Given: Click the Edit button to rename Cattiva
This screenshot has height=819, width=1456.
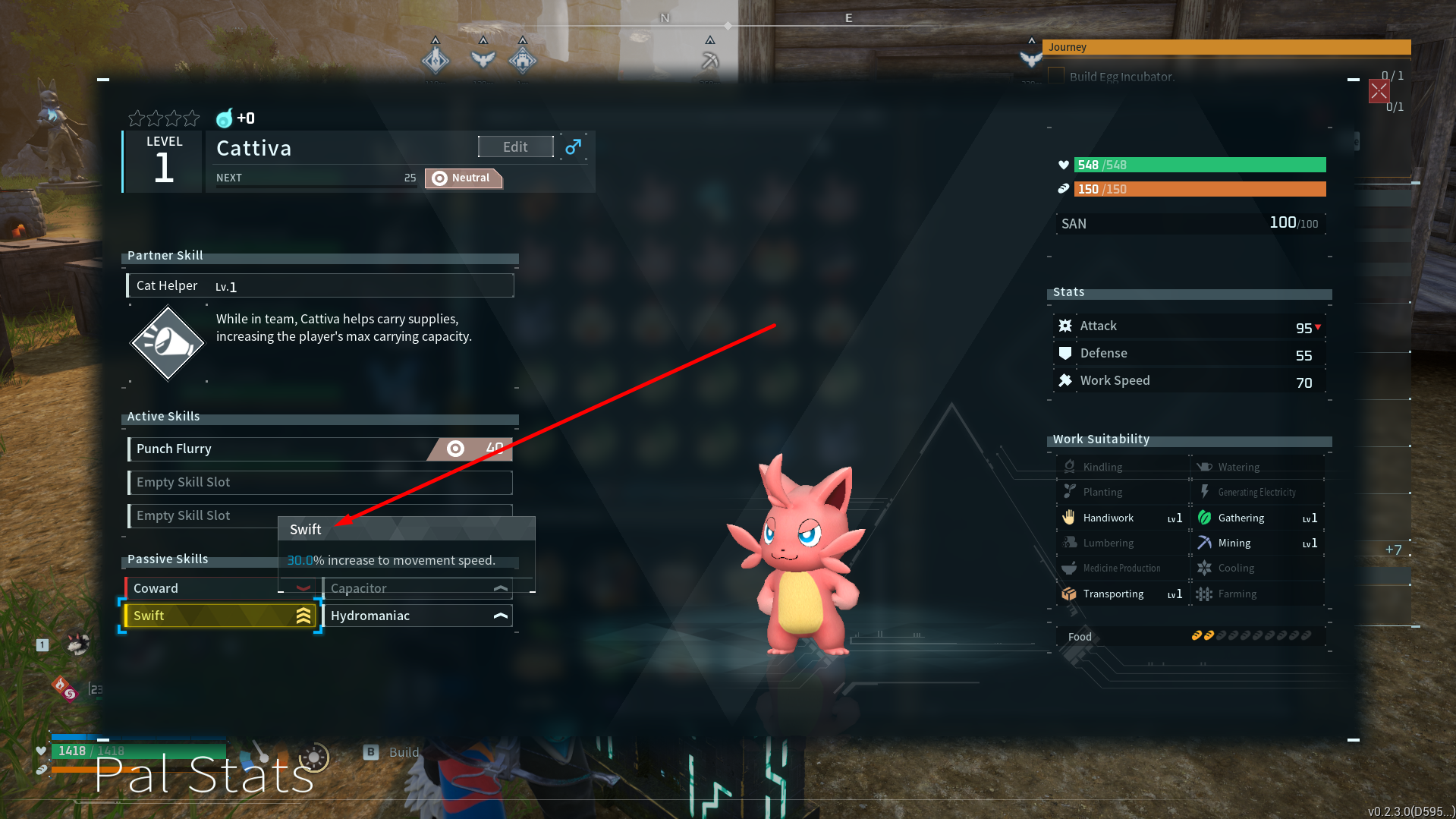Looking at the screenshot, I should [515, 146].
